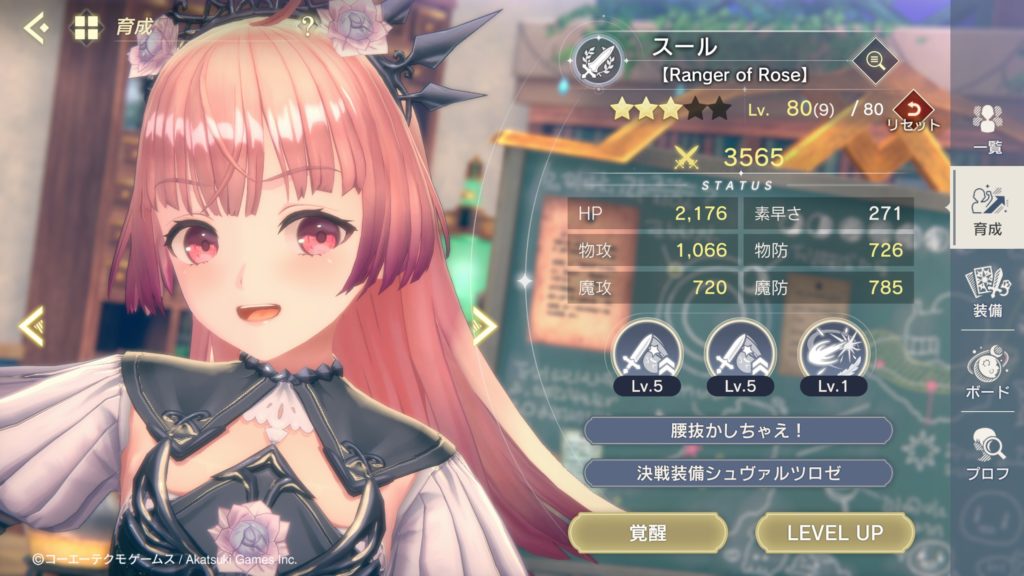Image resolution: width=1024 pixels, height=576 pixels.
Task: Click the LEVEL UP button
Action: (835, 533)
